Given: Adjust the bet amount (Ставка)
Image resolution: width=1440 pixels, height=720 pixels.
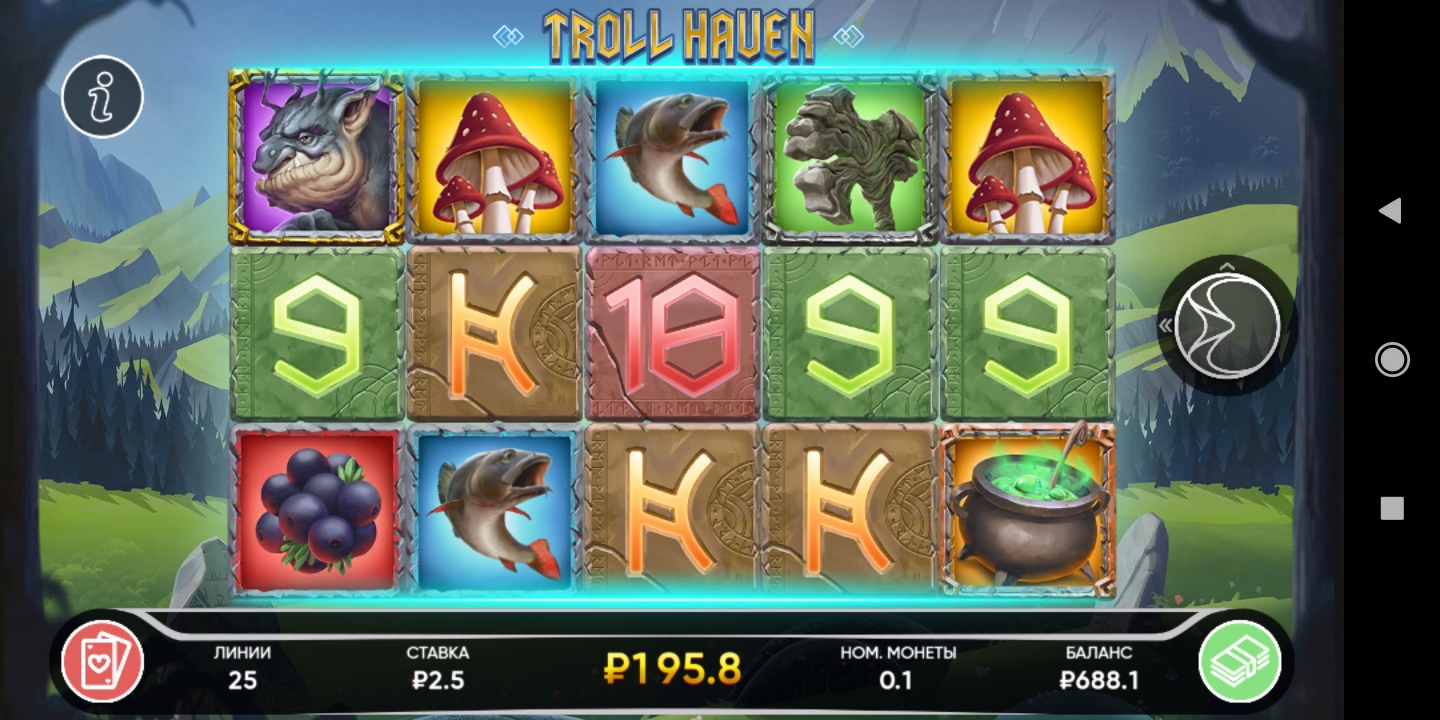Looking at the screenshot, I should click(x=438, y=668).
